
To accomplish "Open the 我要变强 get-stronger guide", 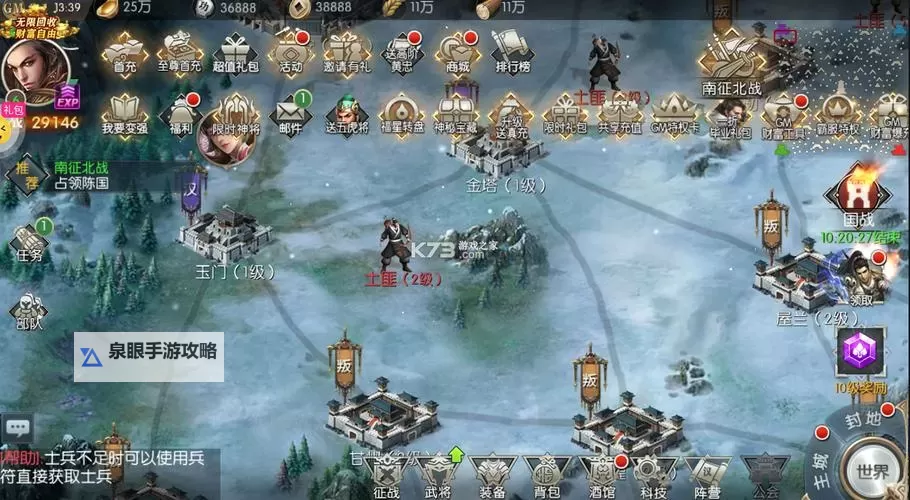I will 124,111.
